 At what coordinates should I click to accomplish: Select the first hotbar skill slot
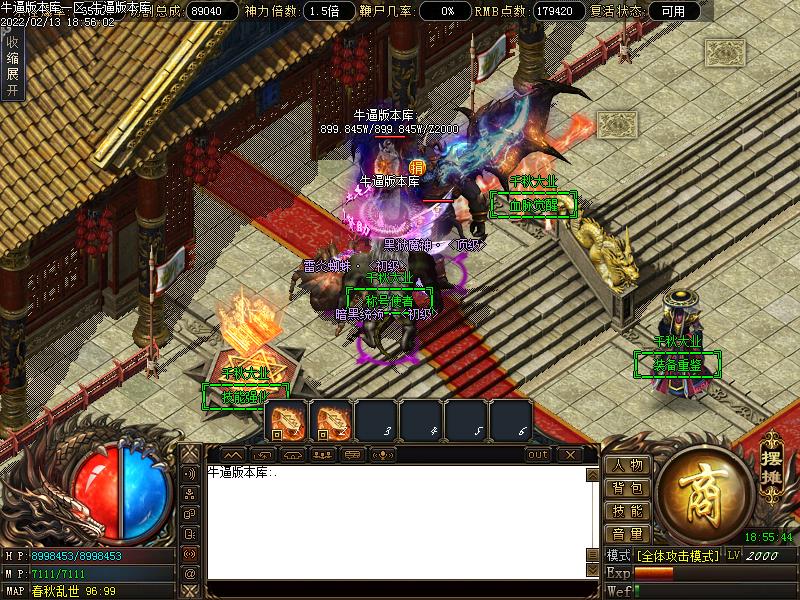(x=287, y=421)
